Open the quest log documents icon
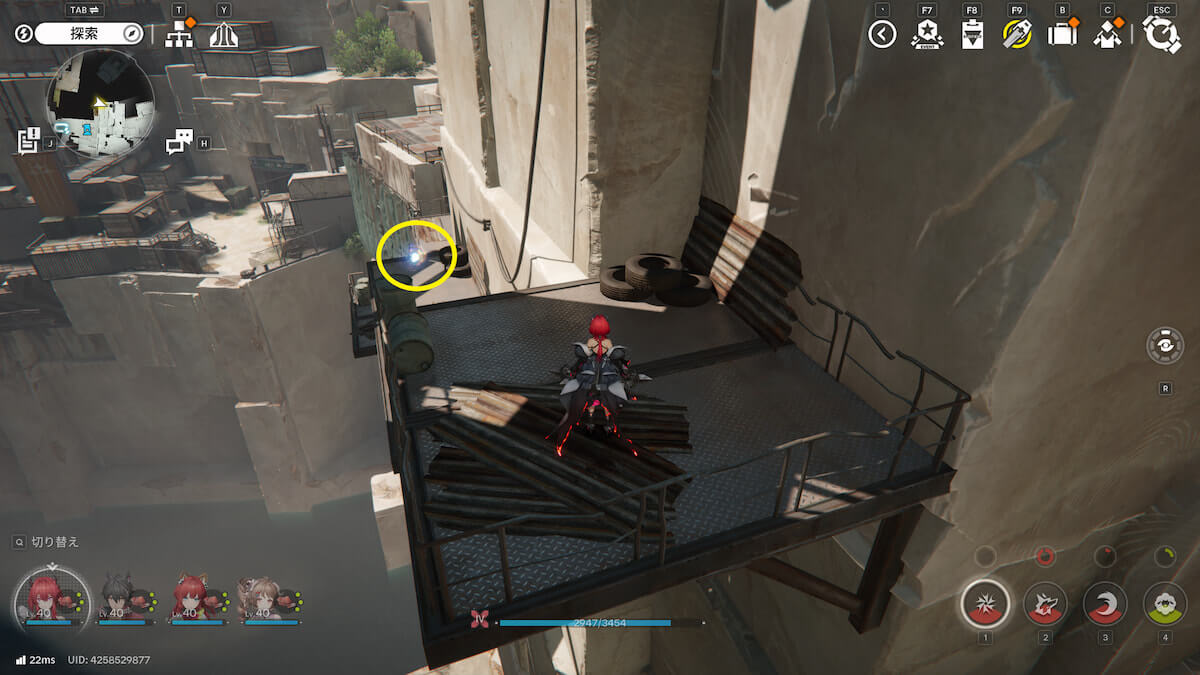1200x675 pixels. point(28,141)
